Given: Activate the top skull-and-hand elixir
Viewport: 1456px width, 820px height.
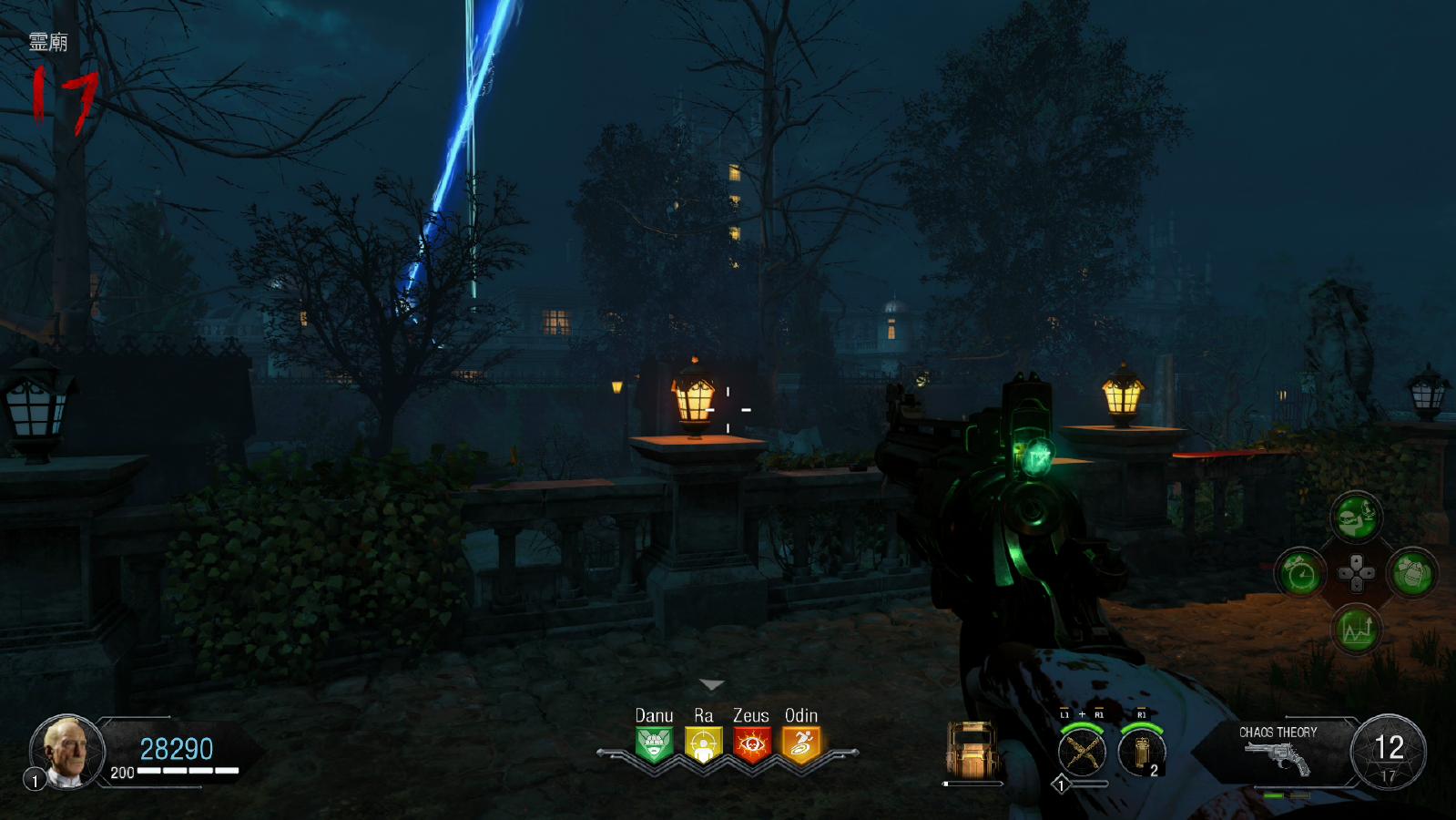Looking at the screenshot, I should pos(1356,518).
